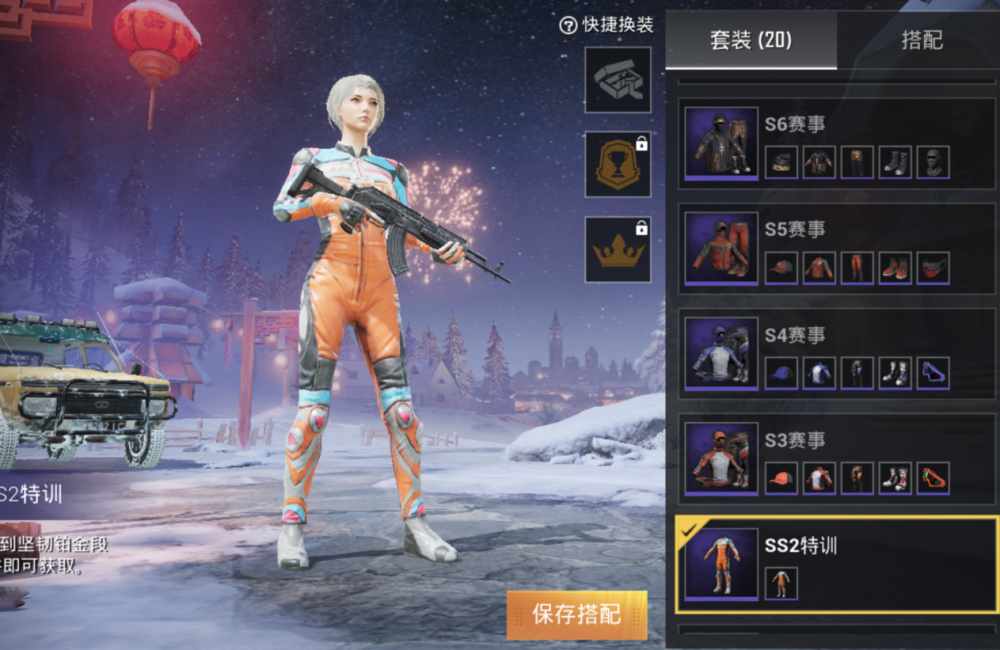Select the S4赛事 blue glasses item icon
Image resolution: width=1000 pixels, height=650 pixels.
[933, 373]
